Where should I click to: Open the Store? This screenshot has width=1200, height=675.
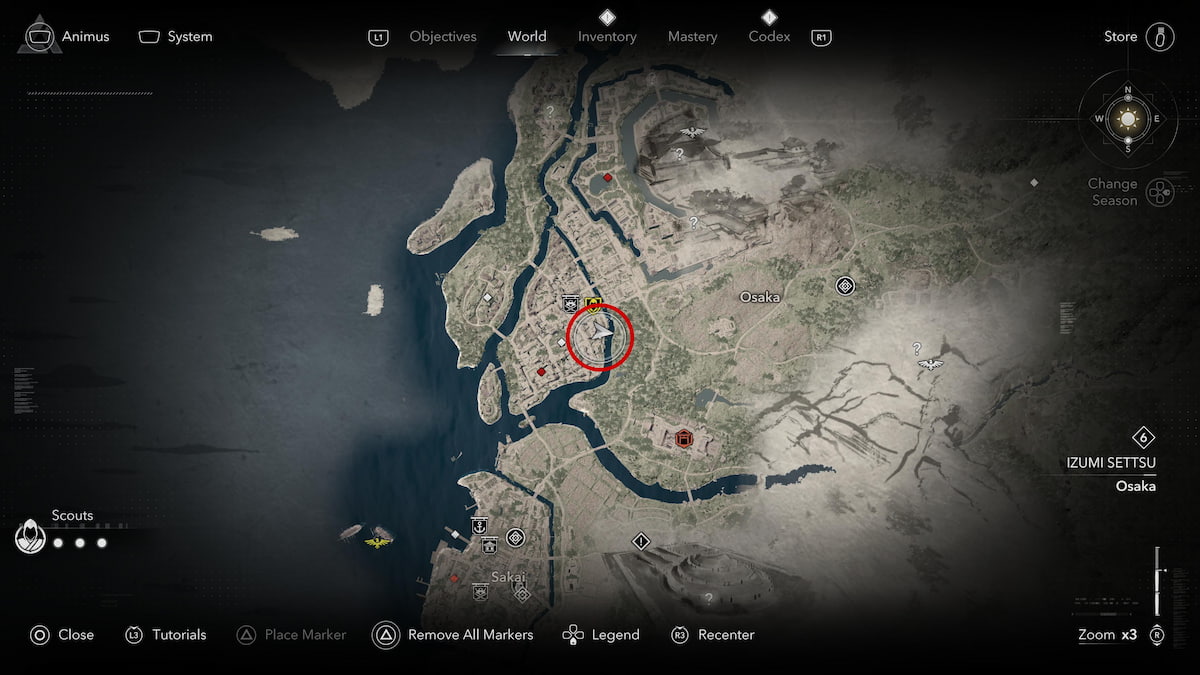(x=1138, y=37)
